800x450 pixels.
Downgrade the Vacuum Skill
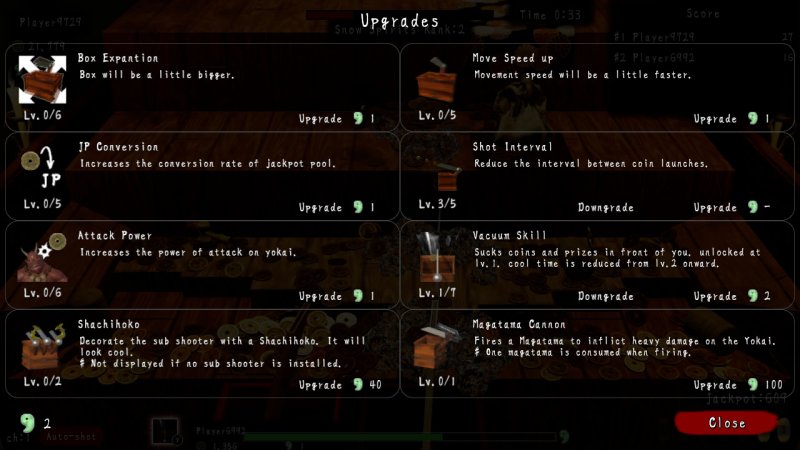605,297
